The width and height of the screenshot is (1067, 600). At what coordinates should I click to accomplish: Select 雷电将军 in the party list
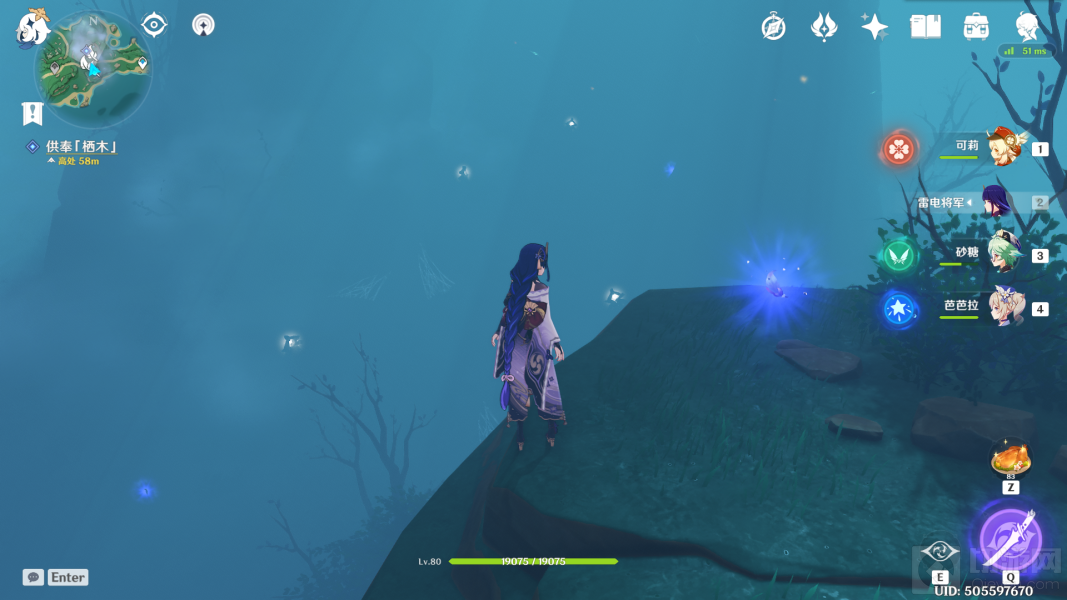click(x=996, y=202)
